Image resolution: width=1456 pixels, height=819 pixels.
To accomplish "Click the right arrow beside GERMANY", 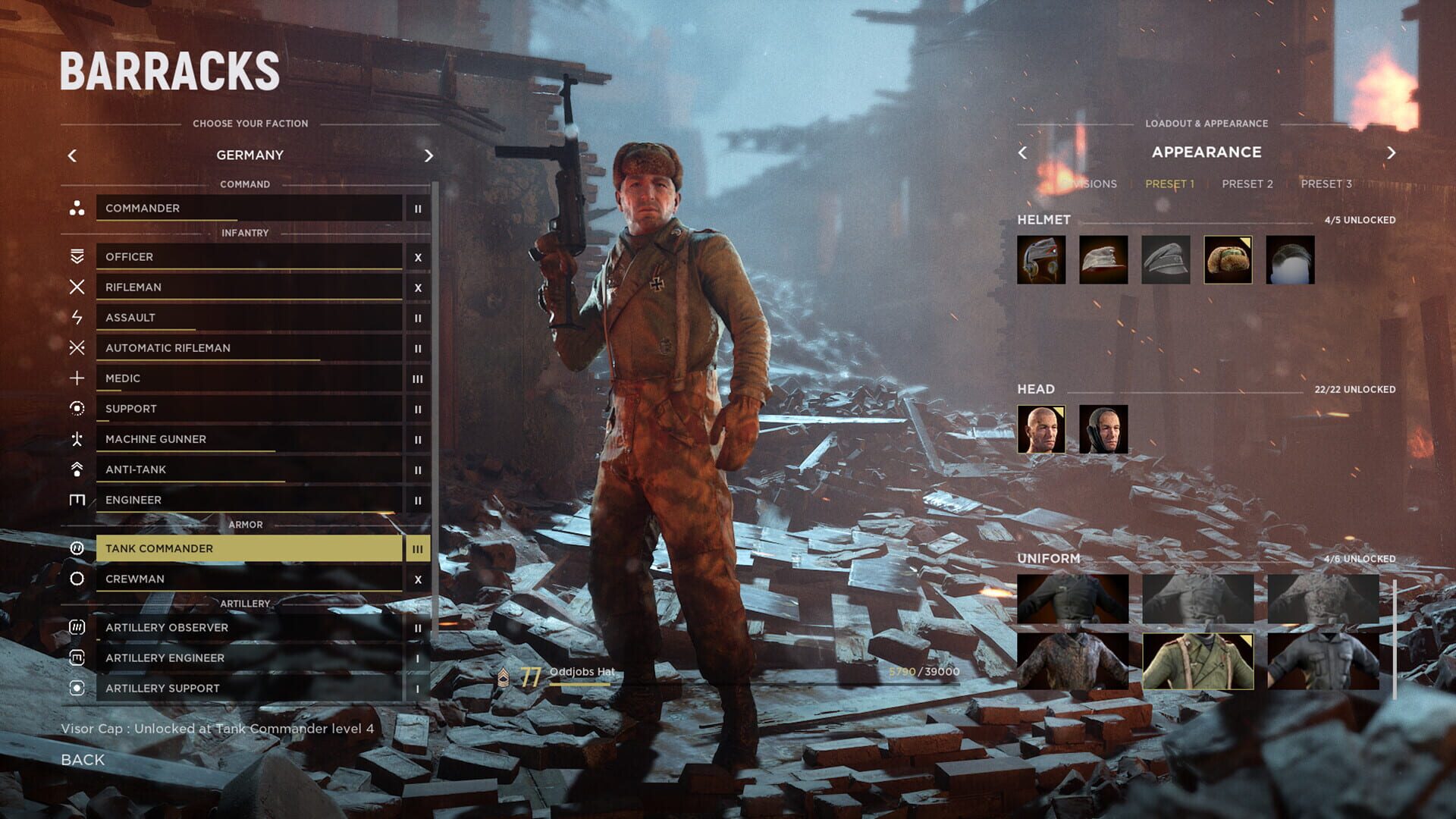I will click(x=428, y=155).
